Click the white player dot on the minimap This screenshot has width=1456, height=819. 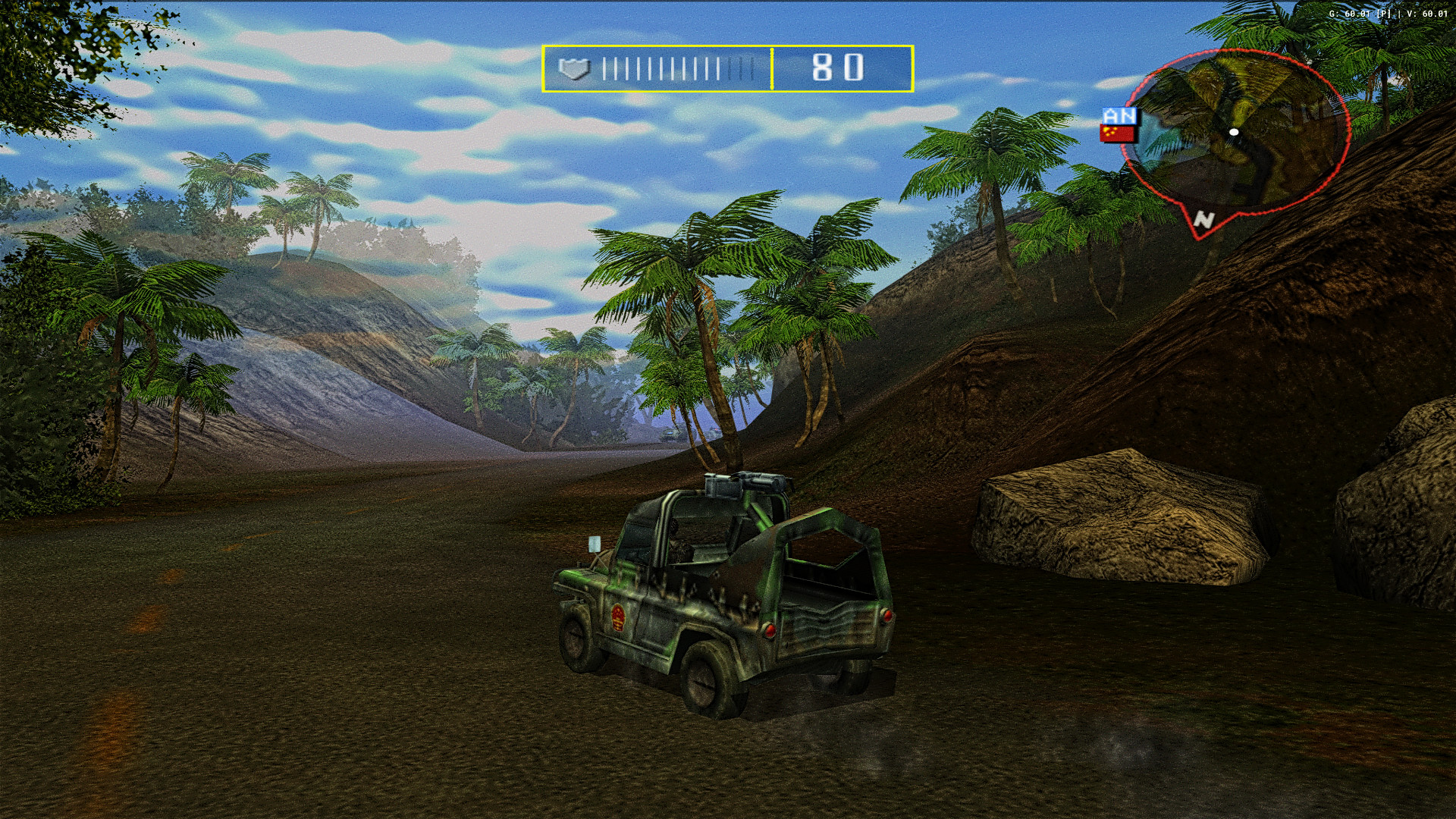coord(1234,131)
